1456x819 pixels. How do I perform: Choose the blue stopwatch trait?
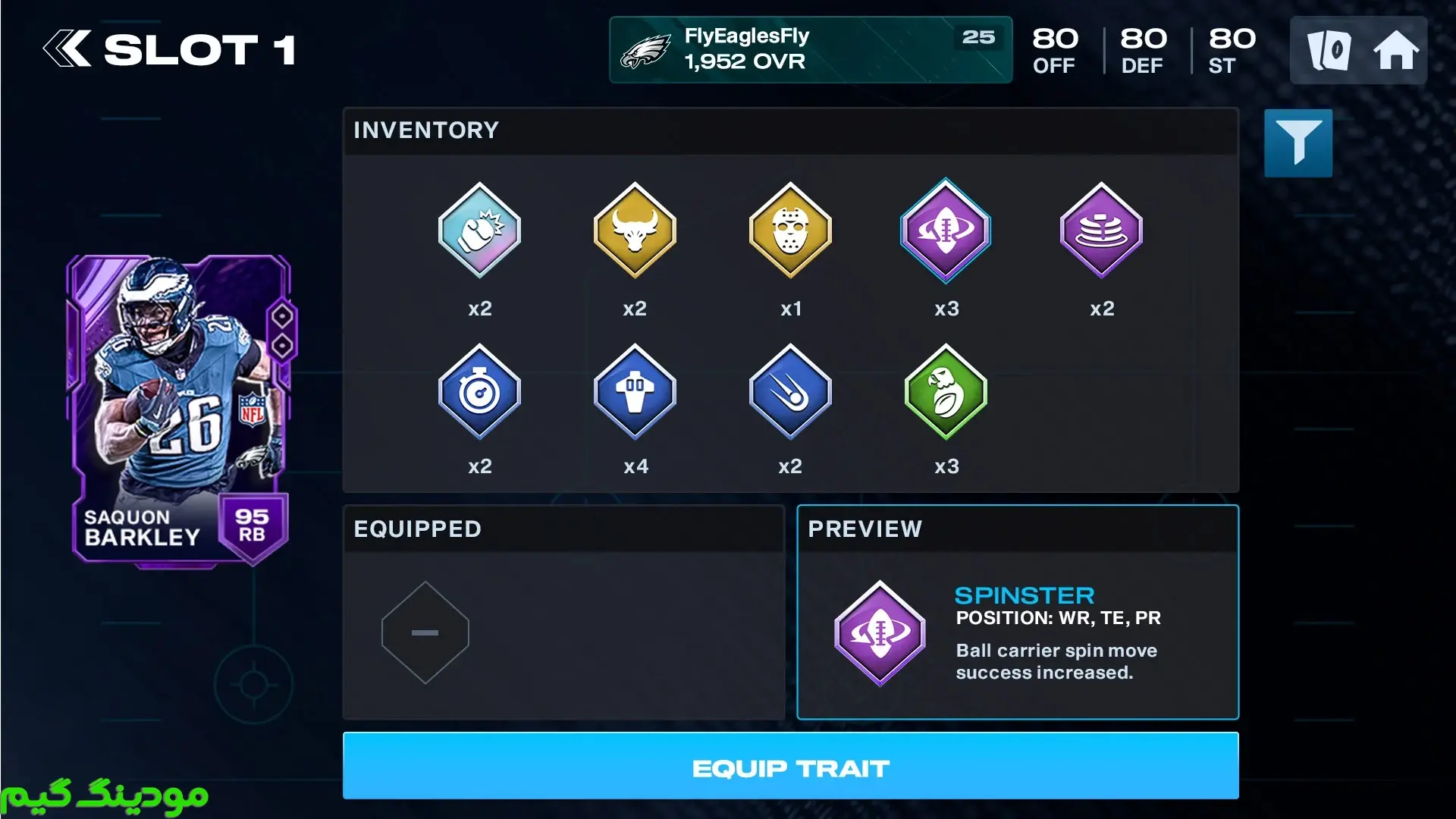coord(479,392)
